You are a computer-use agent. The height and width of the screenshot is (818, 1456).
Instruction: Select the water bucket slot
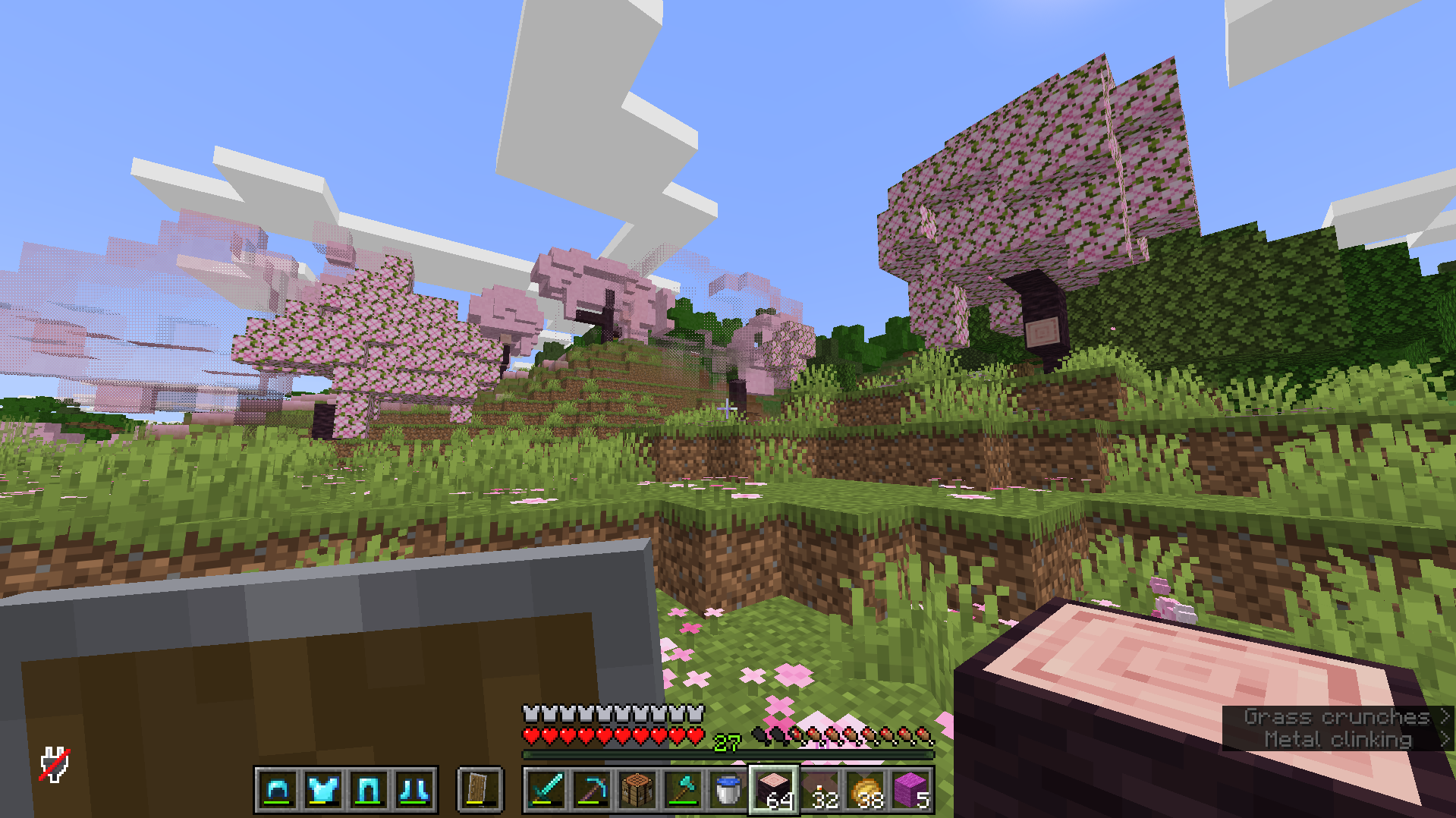click(728, 789)
